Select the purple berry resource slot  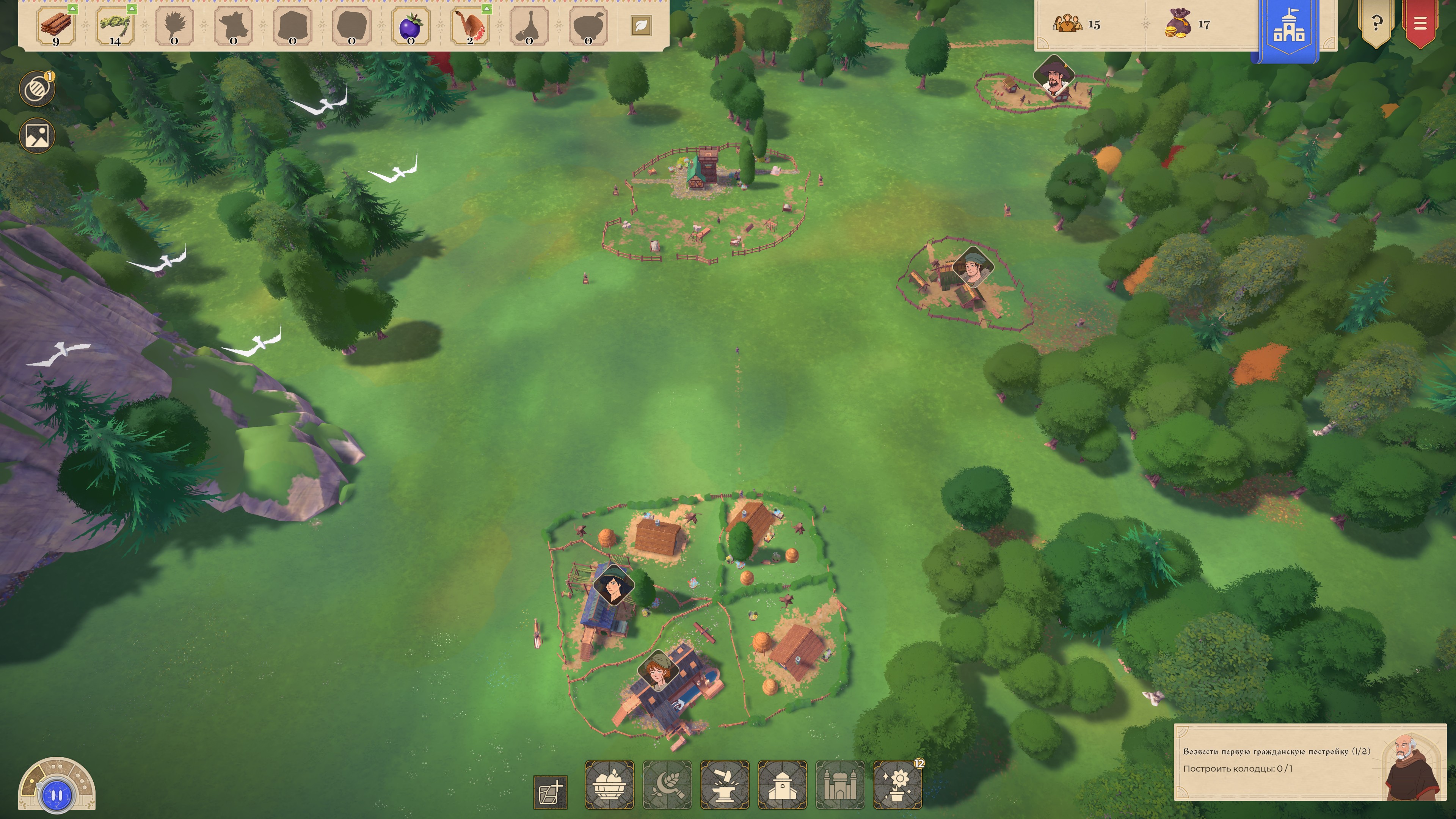[410, 26]
